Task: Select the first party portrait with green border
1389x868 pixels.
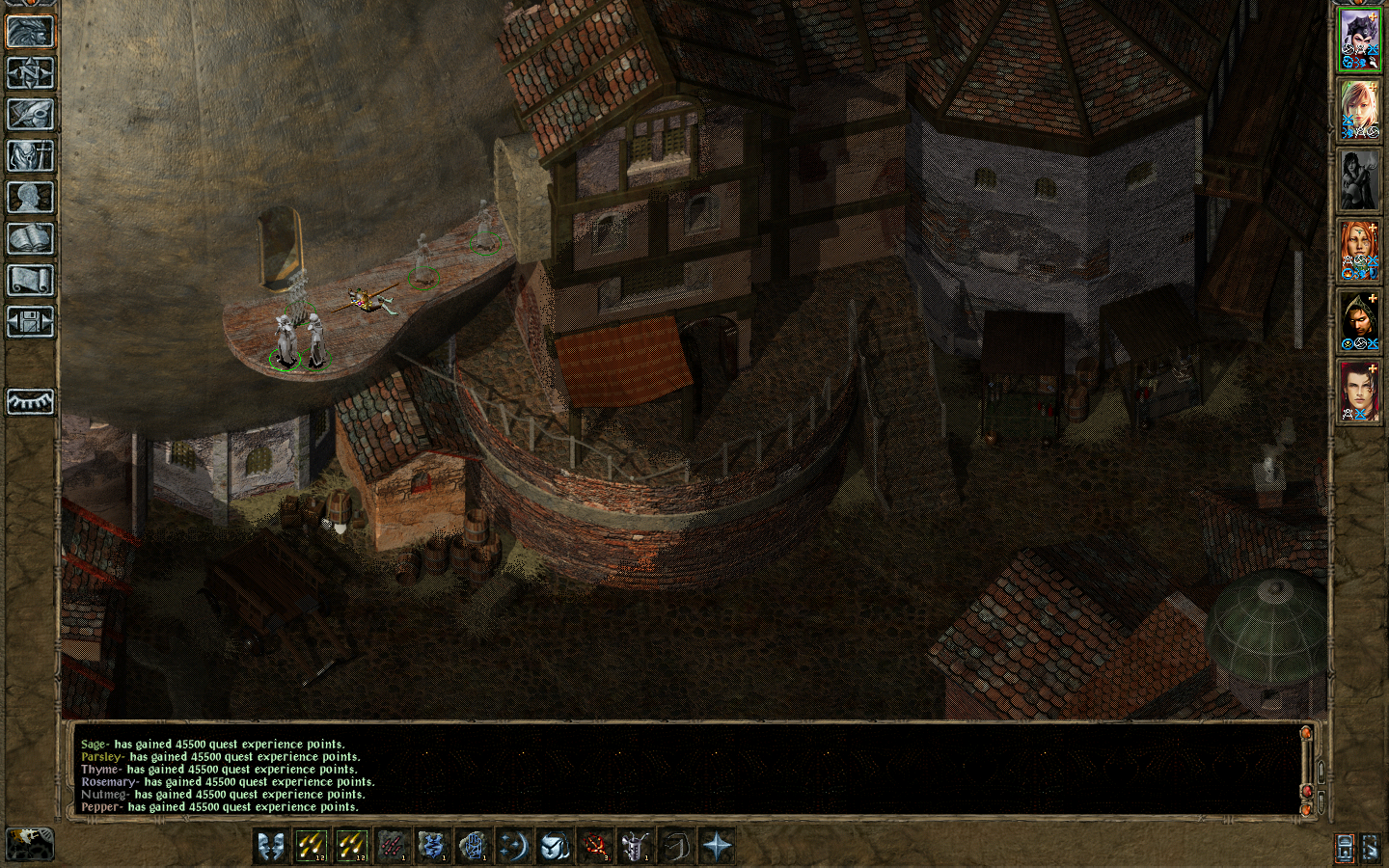Action: 1359,40
